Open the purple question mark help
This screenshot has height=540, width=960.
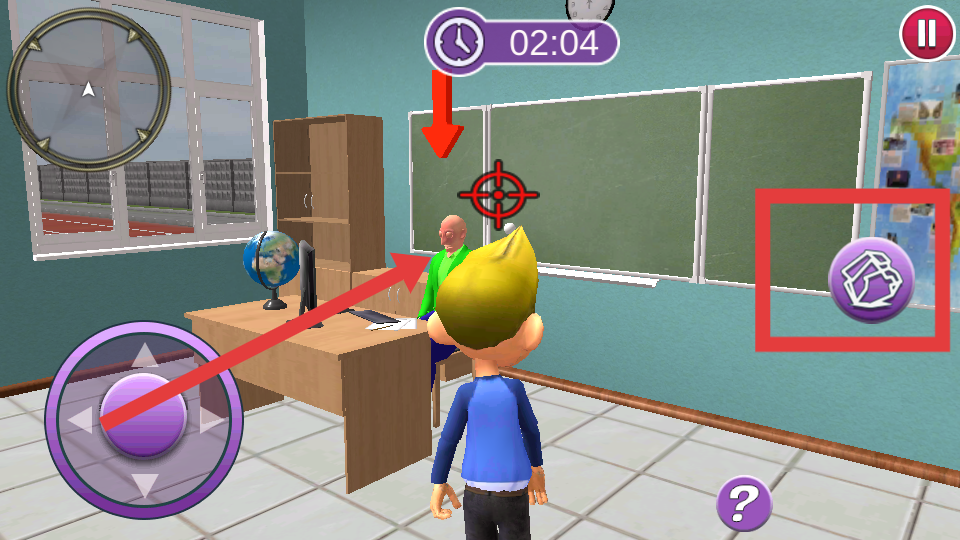tap(744, 503)
